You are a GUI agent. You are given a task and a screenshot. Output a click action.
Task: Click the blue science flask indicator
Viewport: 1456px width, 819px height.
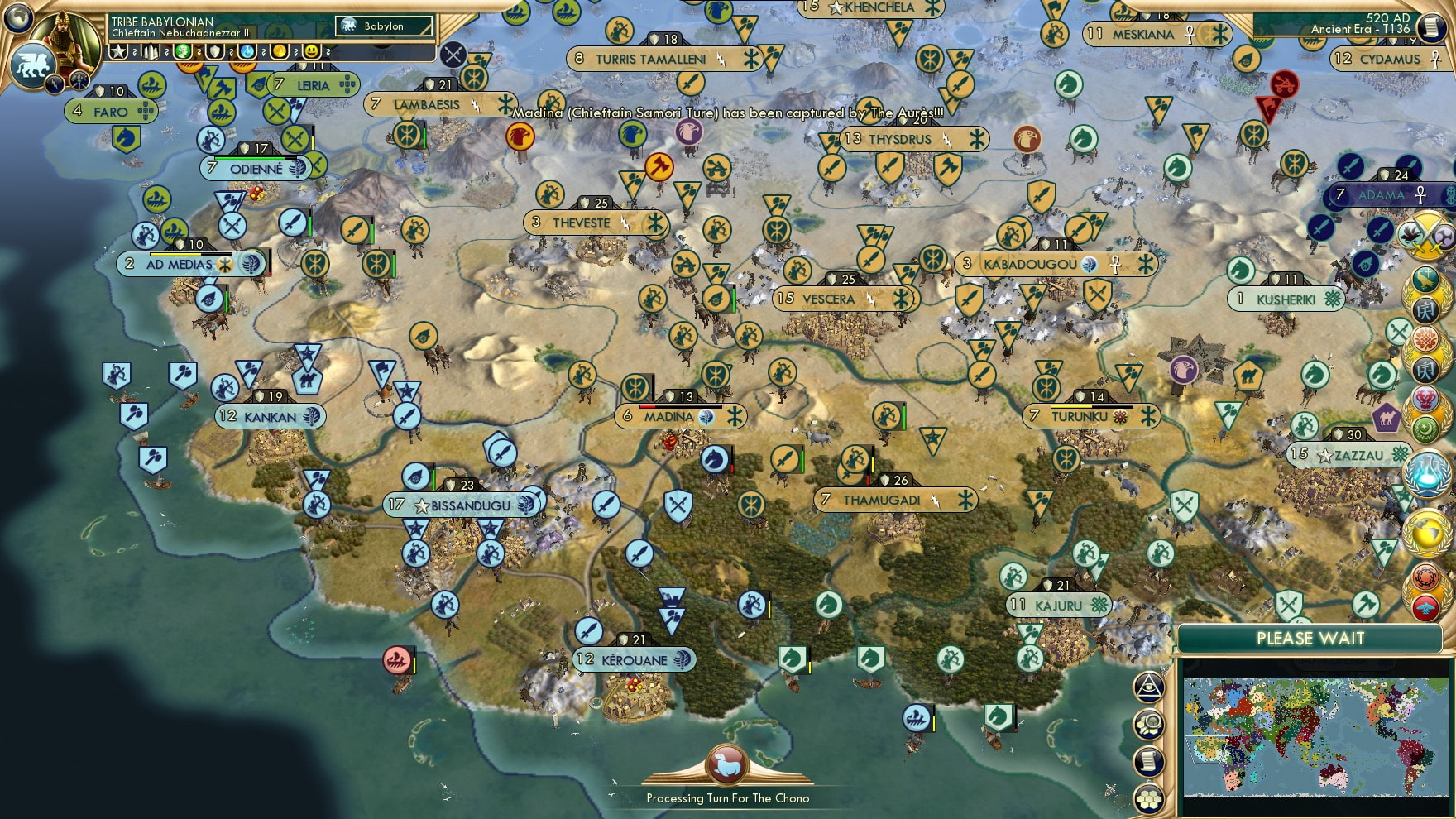click(x=247, y=52)
